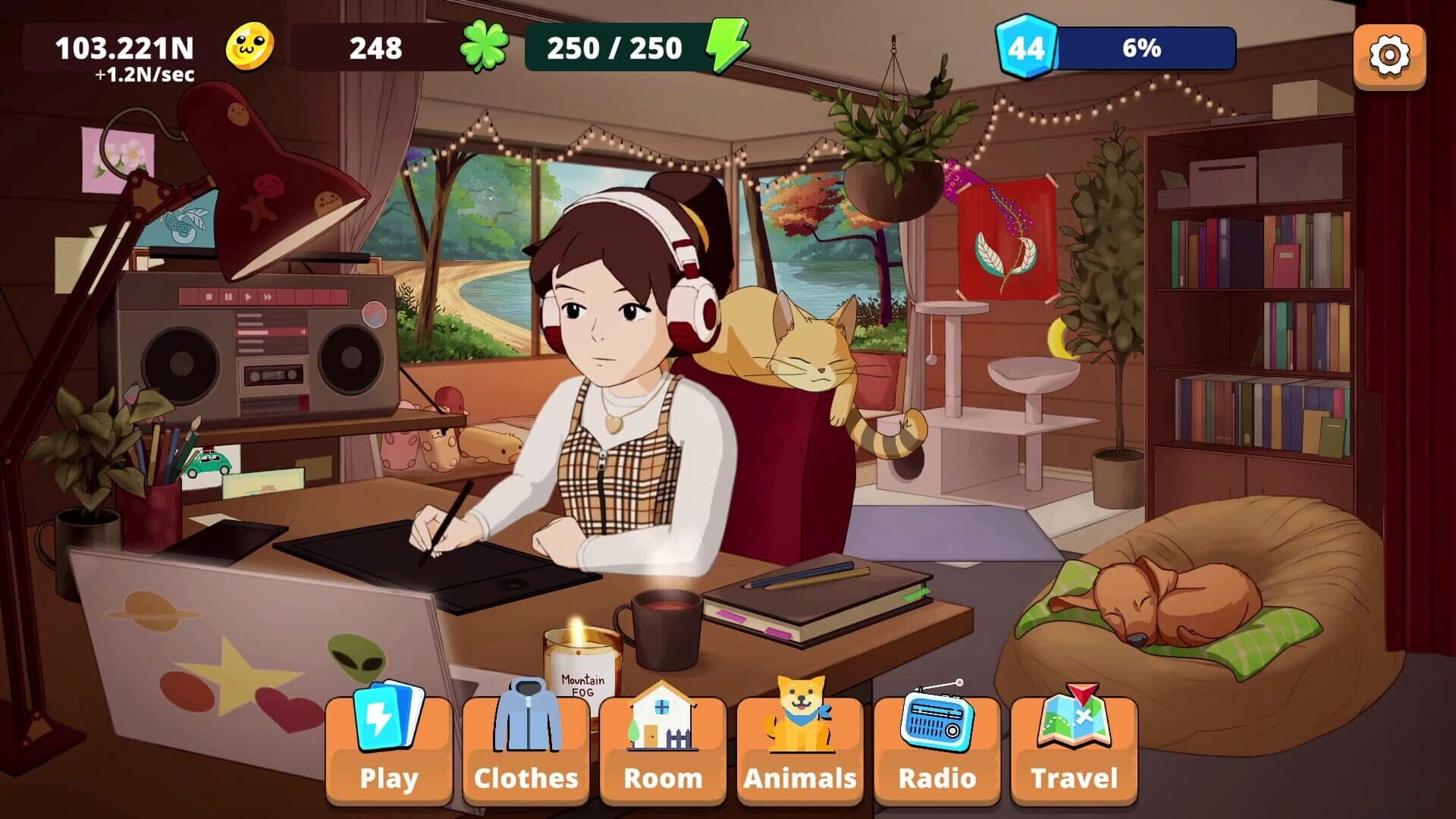Click the smiling coin currency icon
Viewport: 1456px width, 819px height.
click(250, 47)
